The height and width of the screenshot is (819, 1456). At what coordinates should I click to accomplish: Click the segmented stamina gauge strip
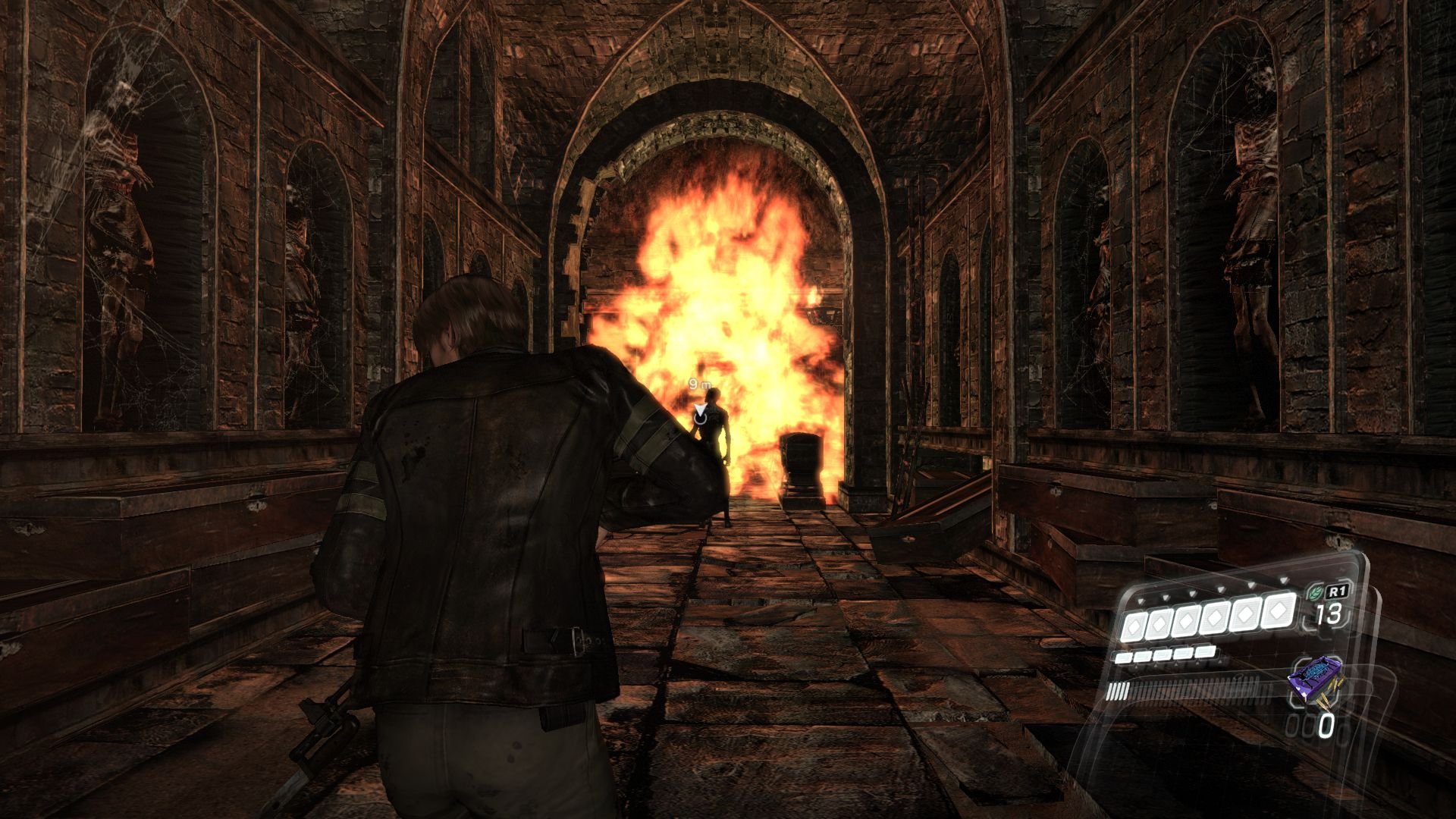click(x=1177, y=689)
